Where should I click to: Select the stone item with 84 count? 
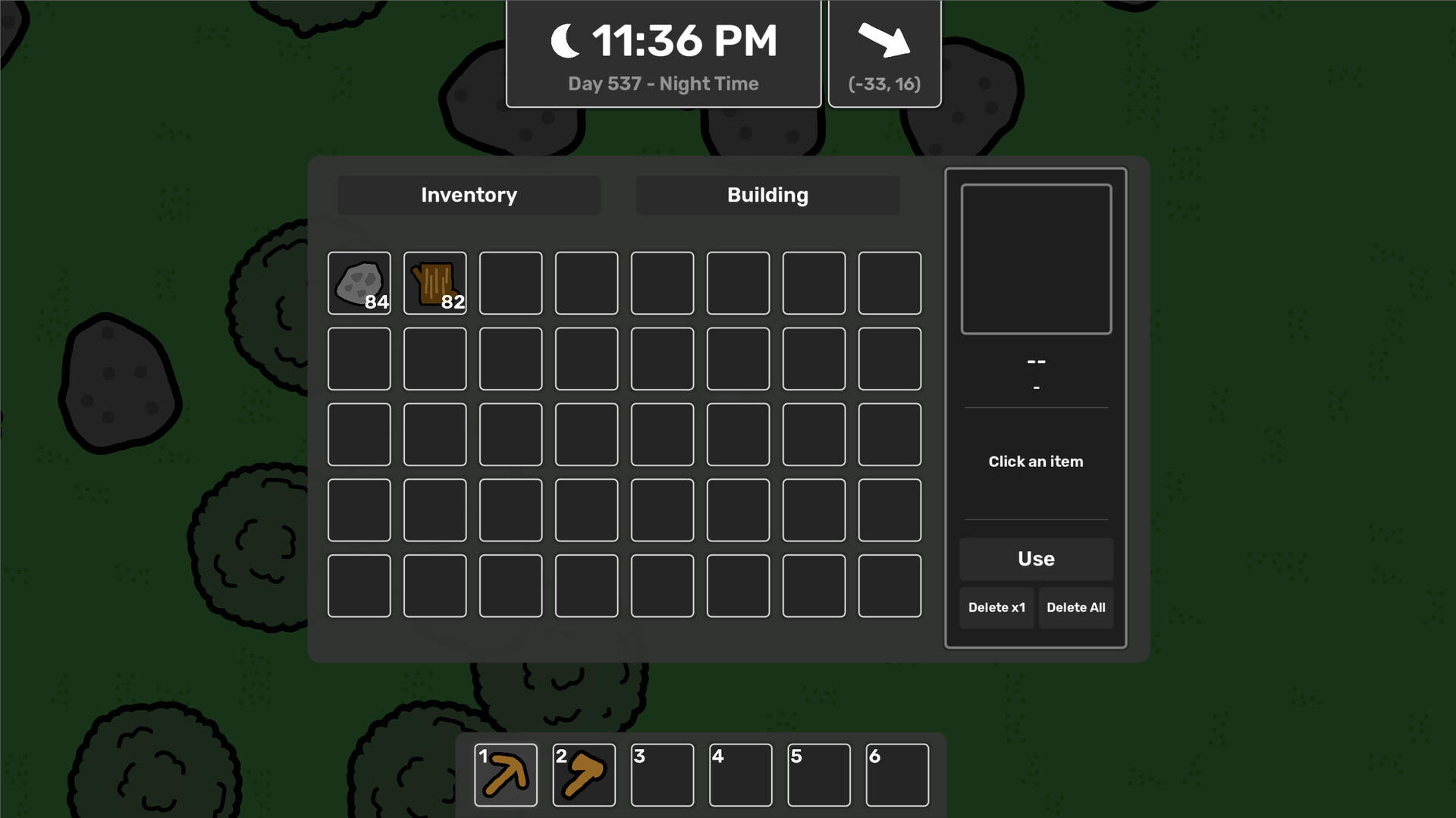[x=359, y=284]
